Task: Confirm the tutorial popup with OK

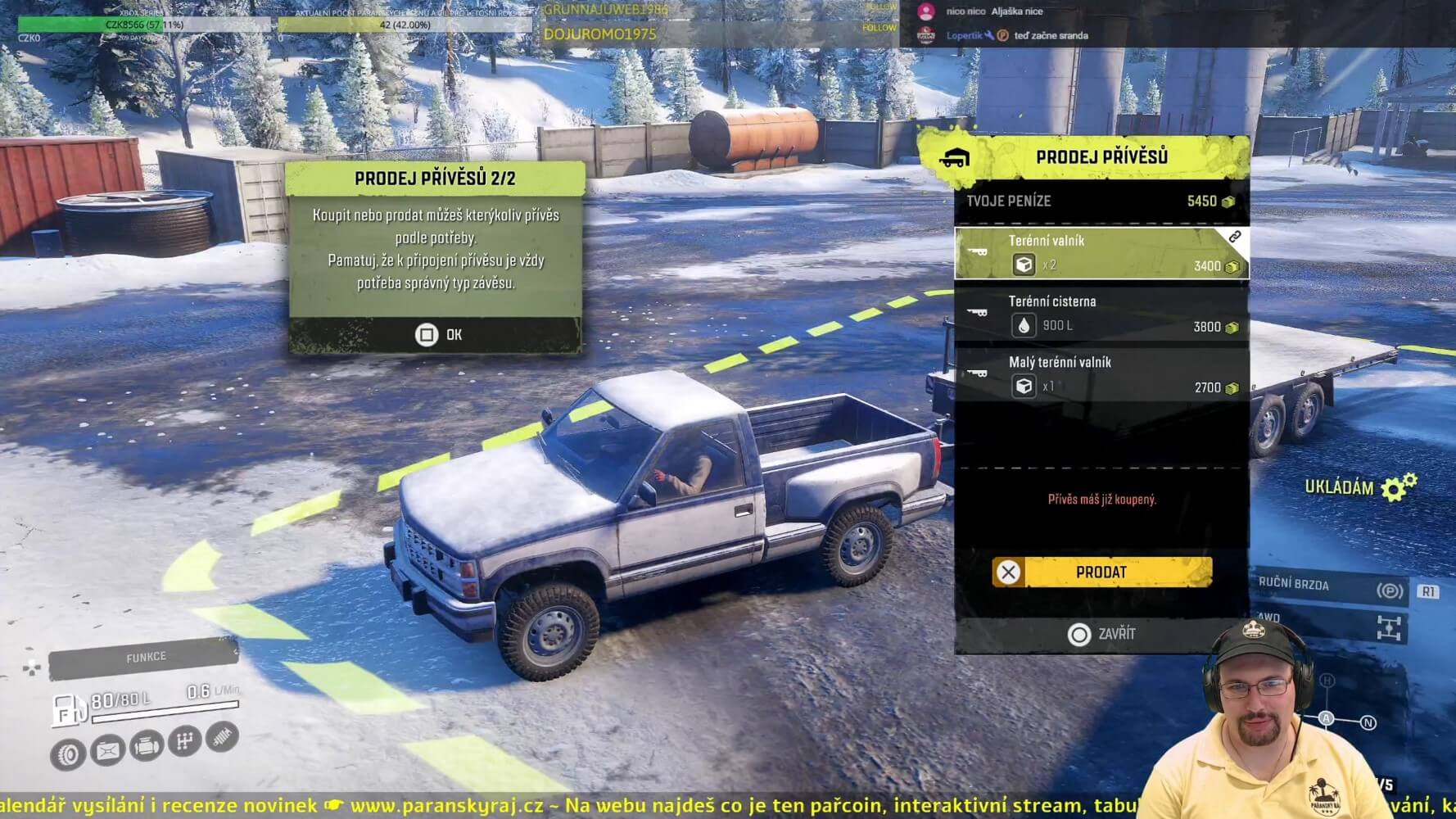Action: pos(437,334)
